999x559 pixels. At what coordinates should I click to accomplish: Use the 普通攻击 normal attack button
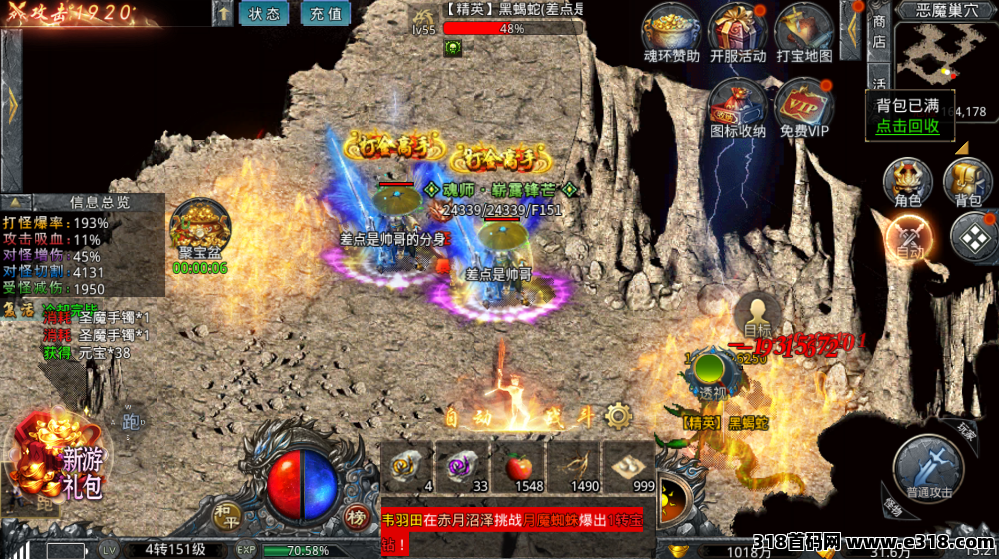tap(930, 467)
